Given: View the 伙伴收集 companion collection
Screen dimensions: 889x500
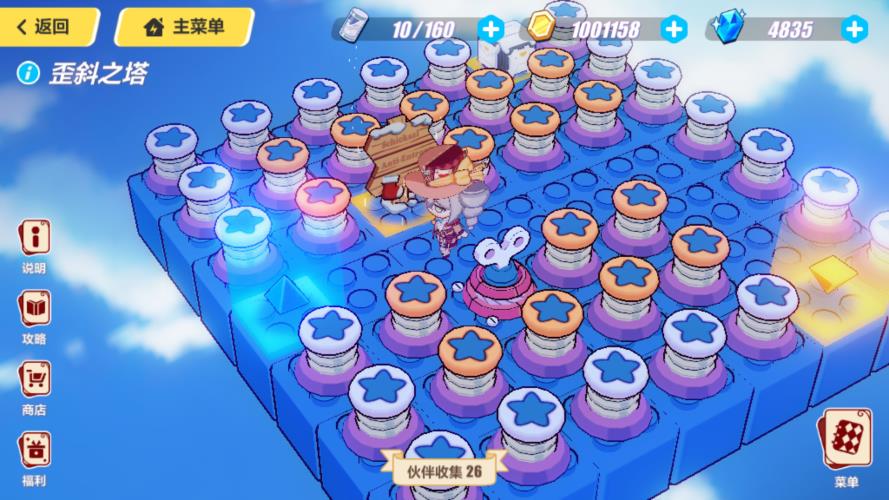Looking at the screenshot, I should click(x=444, y=468).
